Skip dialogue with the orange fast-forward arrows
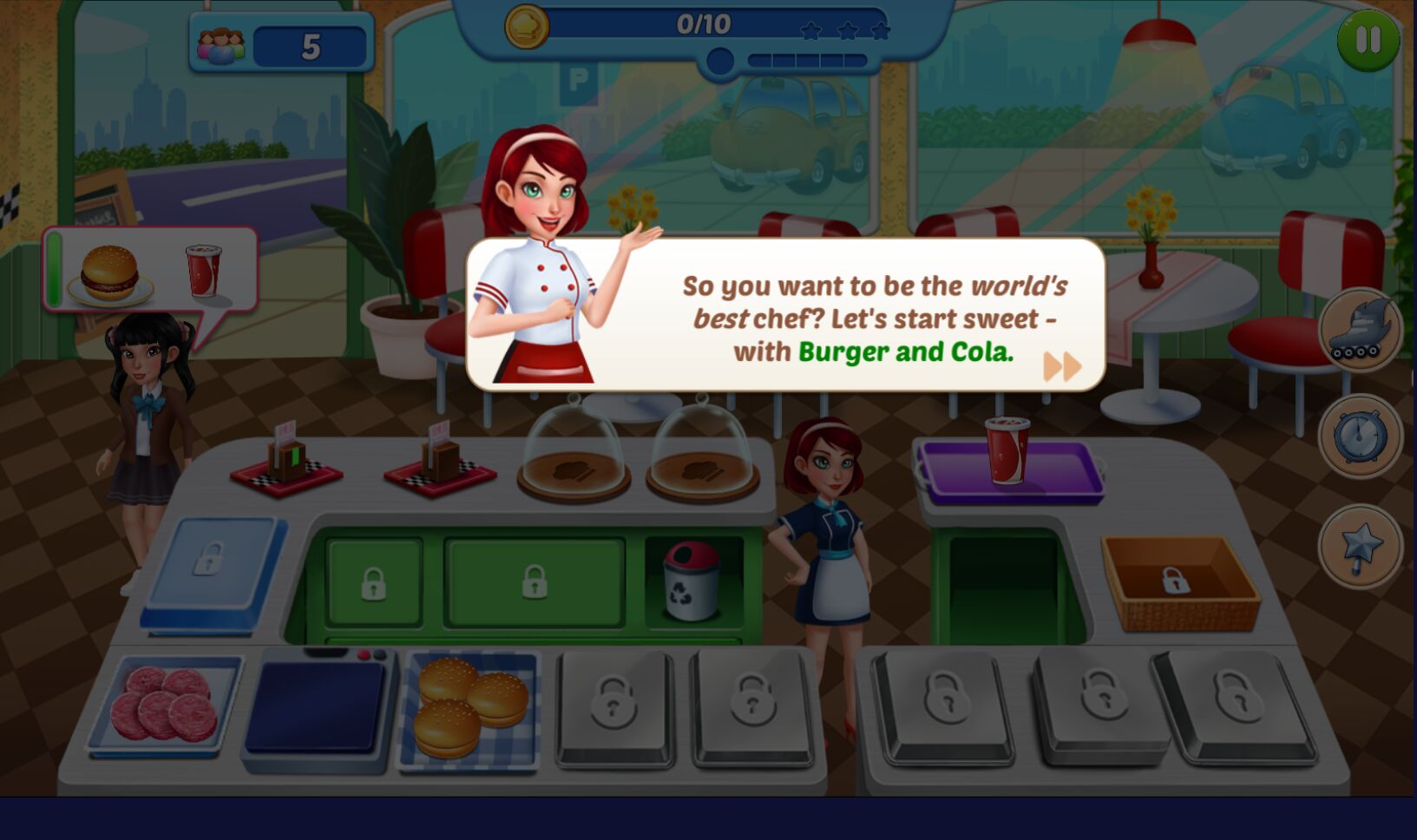This screenshot has width=1417, height=840. pos(1062,366)
